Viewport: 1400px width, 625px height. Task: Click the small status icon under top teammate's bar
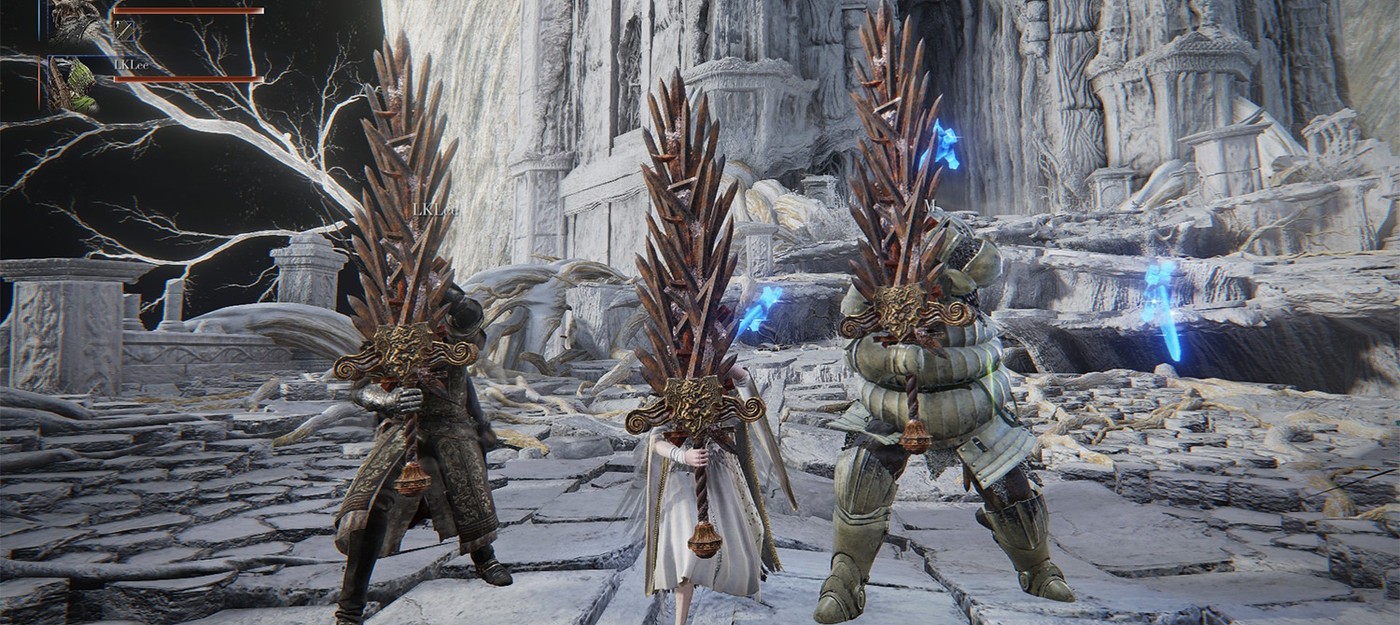coord(124,32)
